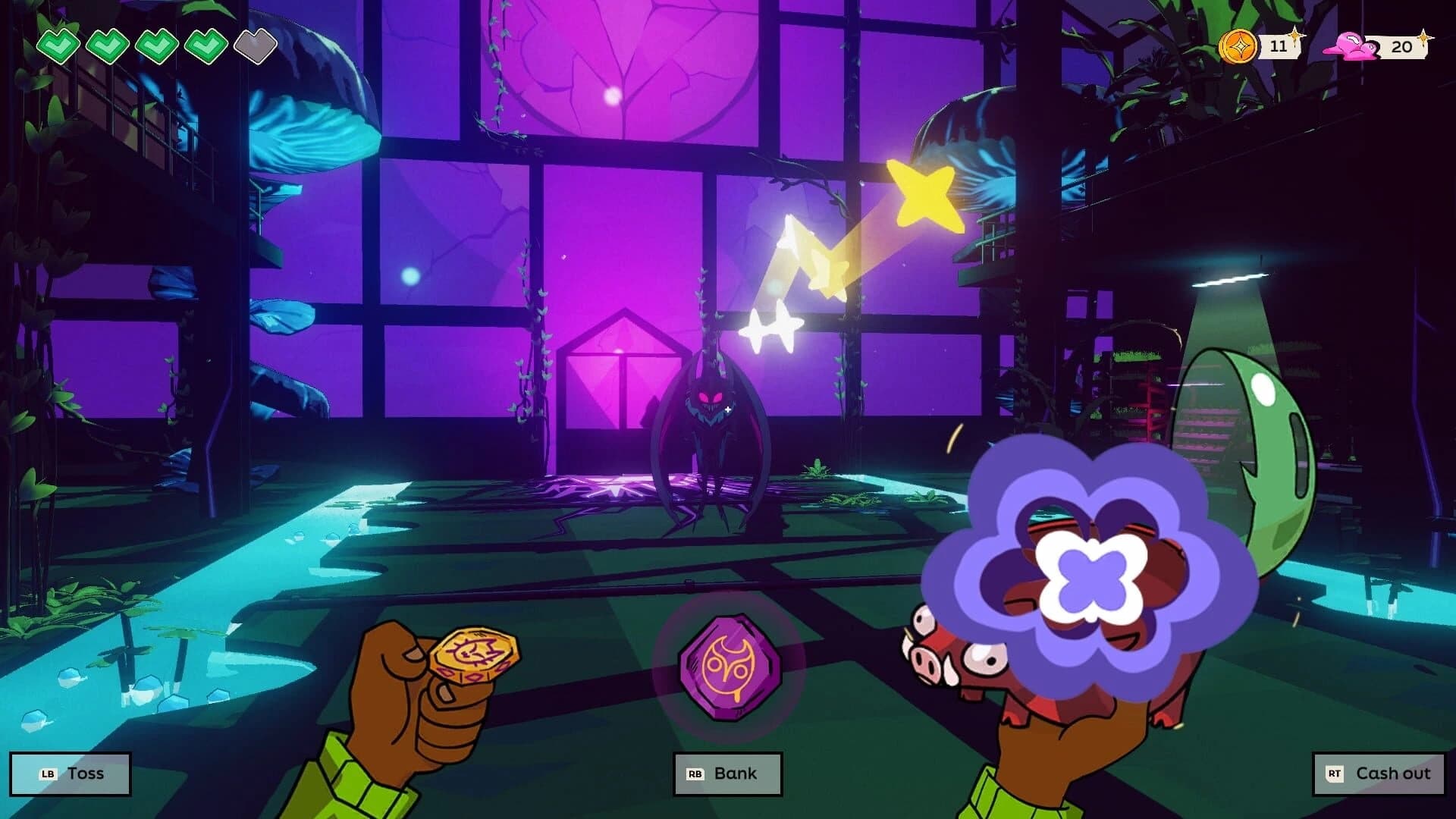This screenshot has width=1456, height=819.
Task: Click the empty gray heart slot
Action: [x=255, y=45]
